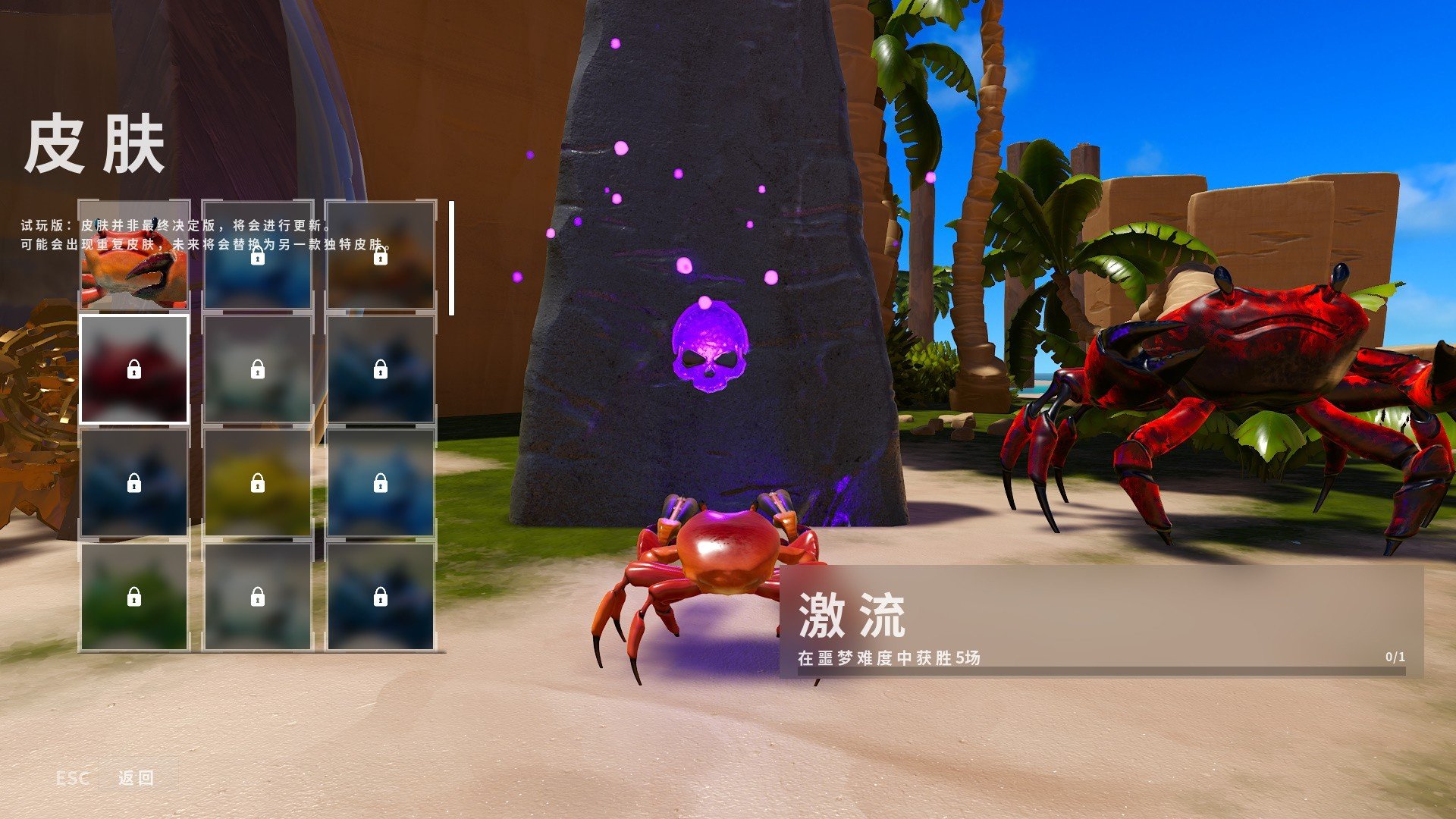Select the locked brown-orange skin tile
Screen dimensions: 1456x819
tap(380, 256)
